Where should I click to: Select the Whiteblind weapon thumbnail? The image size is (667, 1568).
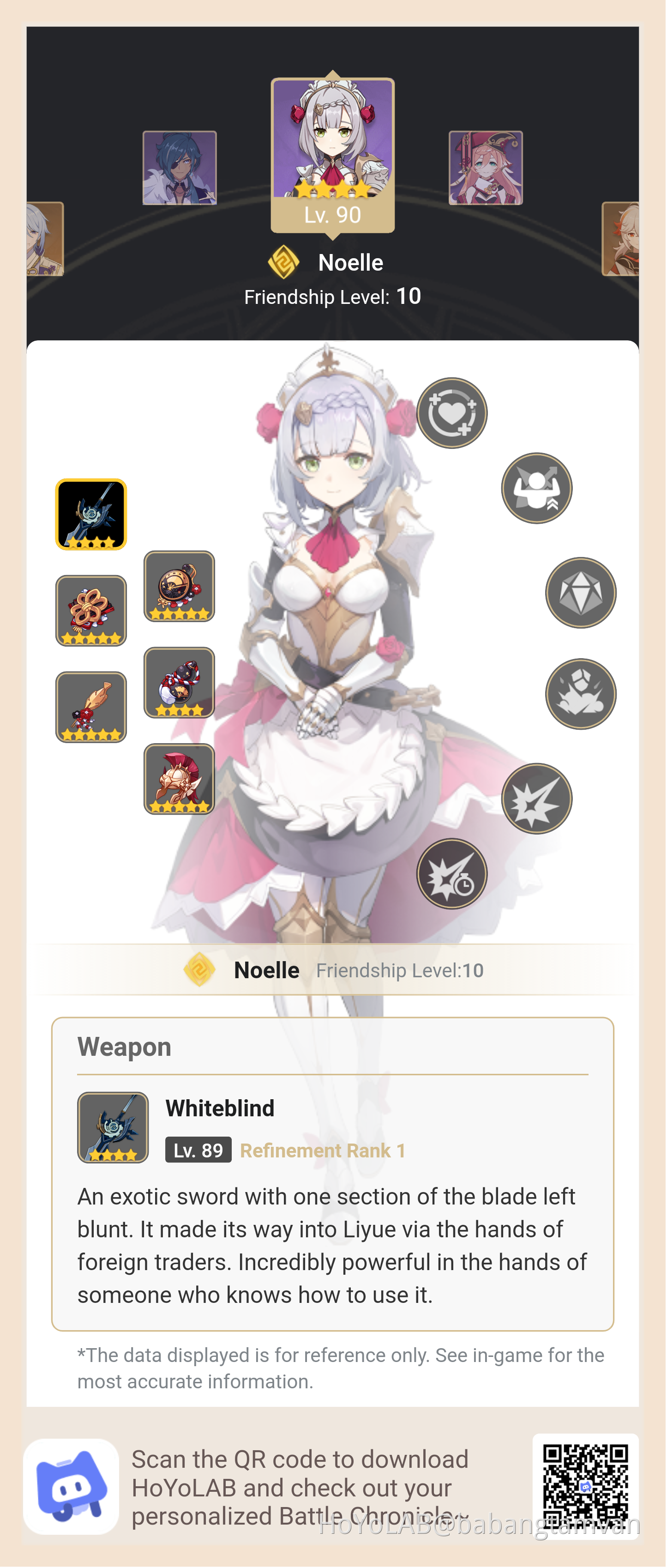coord(90,515)
